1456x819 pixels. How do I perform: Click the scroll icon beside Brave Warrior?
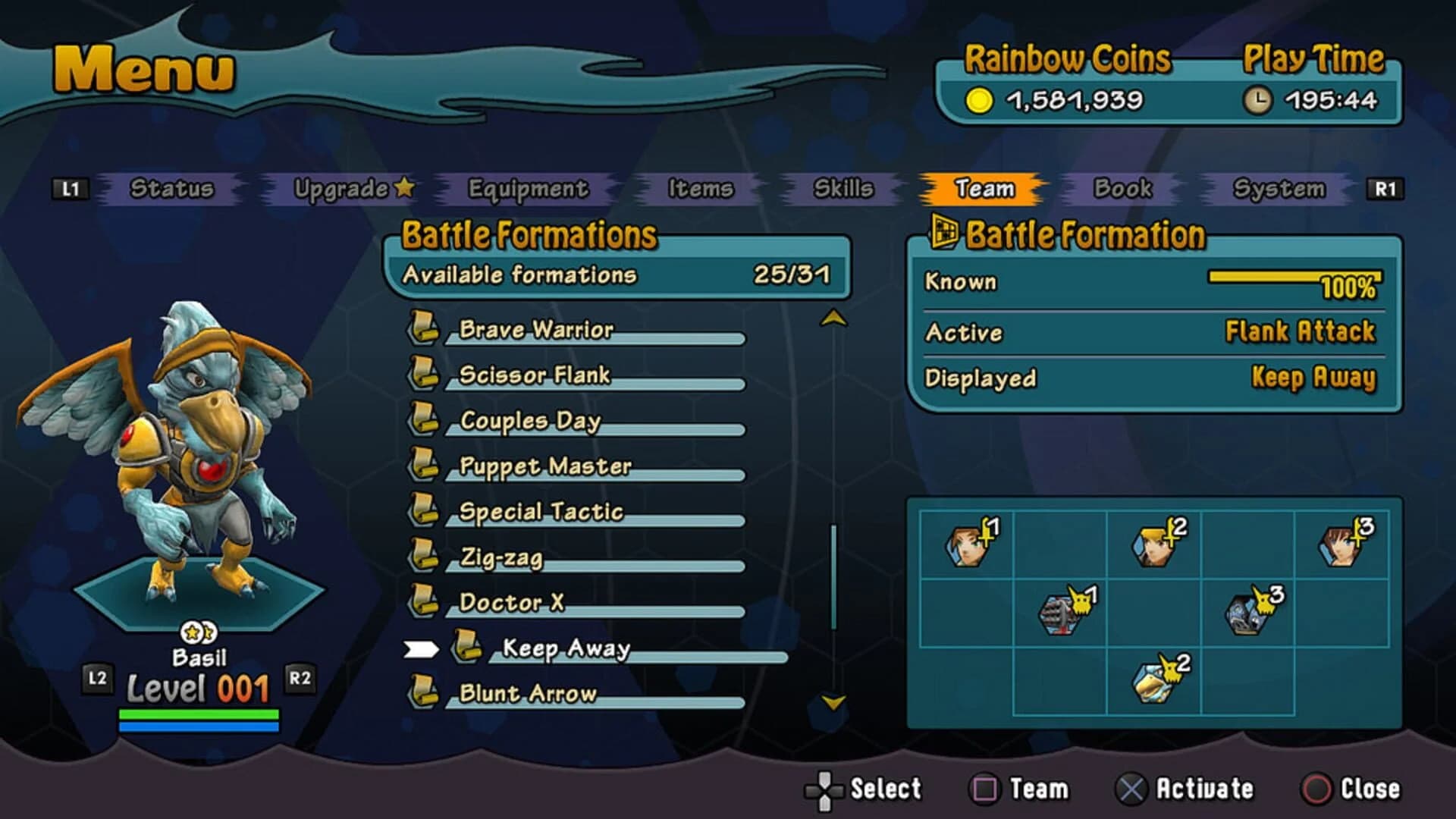pyautogui.click(x=426, y=328)
